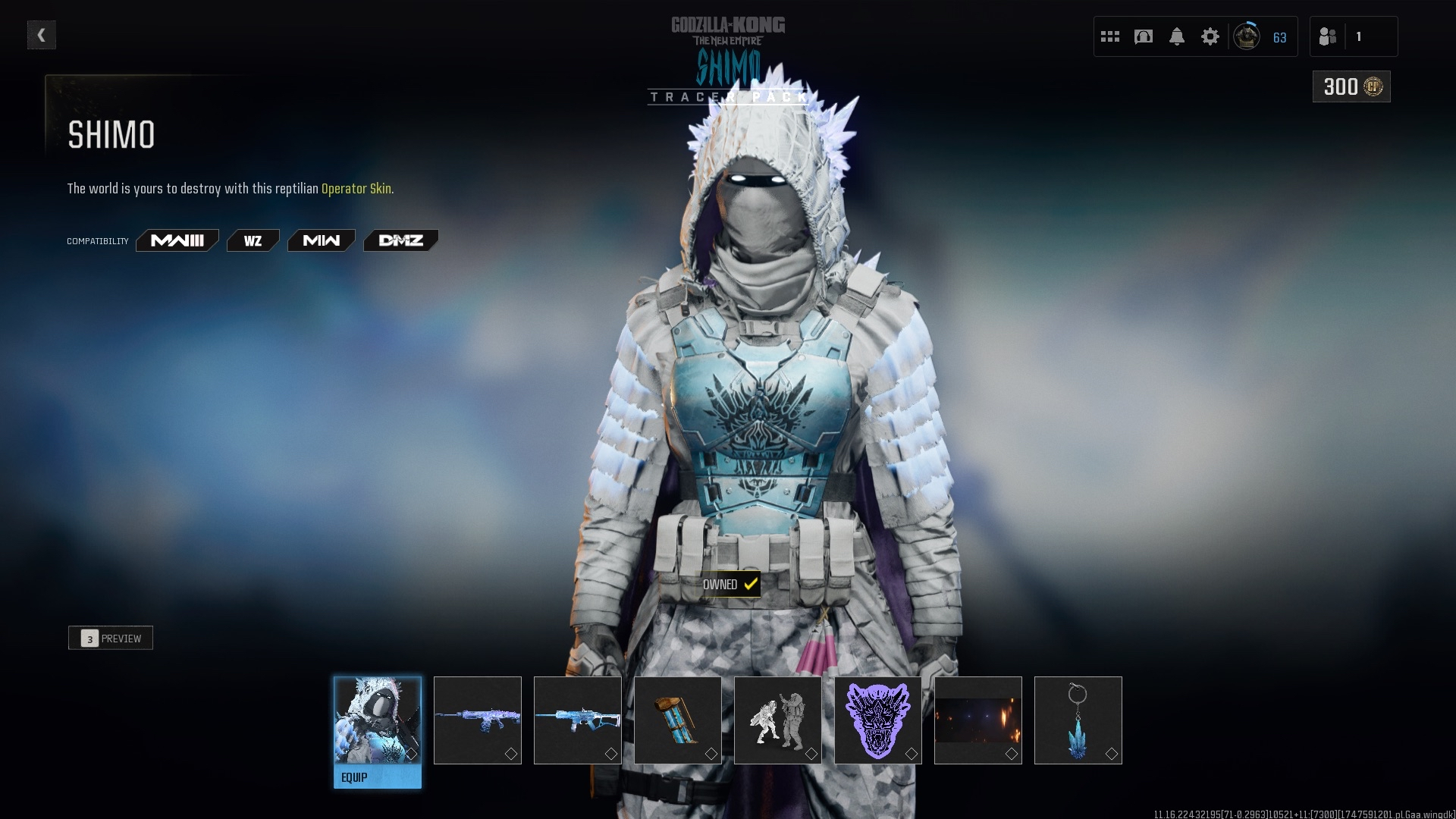Image resolution: width=1456 pixels, height=819 pixels.
Task: Select the blue canister item thumbnail
Action: point(678,720)
